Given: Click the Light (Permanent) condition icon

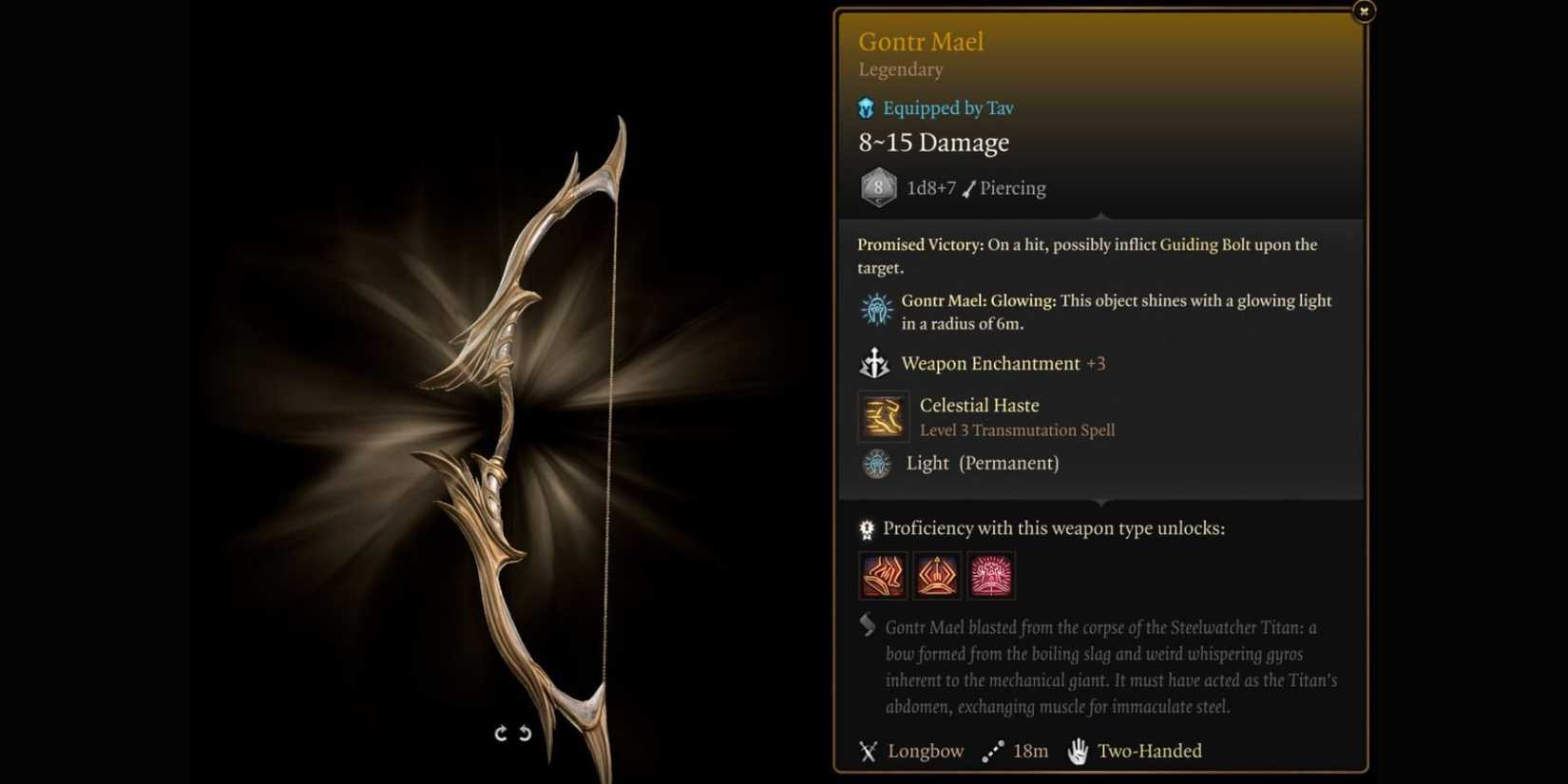Looking at the screenshot, I should (874, 463).
